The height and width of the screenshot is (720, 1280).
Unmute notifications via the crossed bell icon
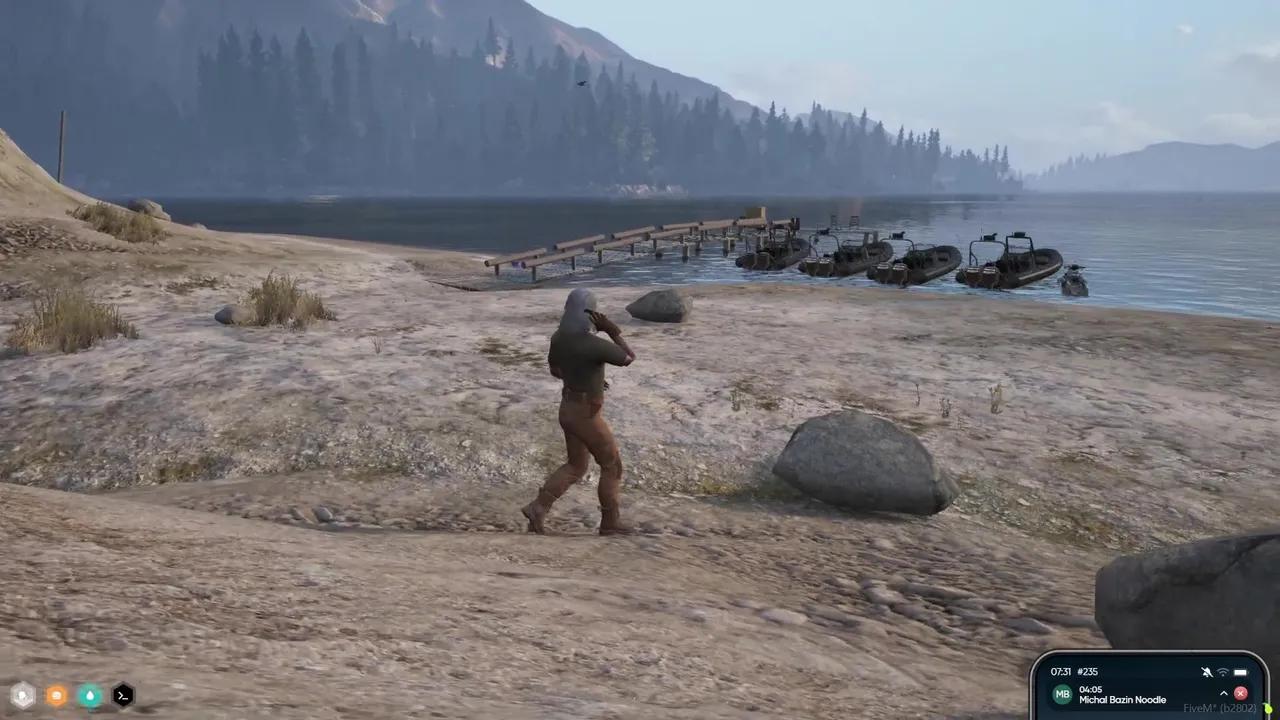1206,671
